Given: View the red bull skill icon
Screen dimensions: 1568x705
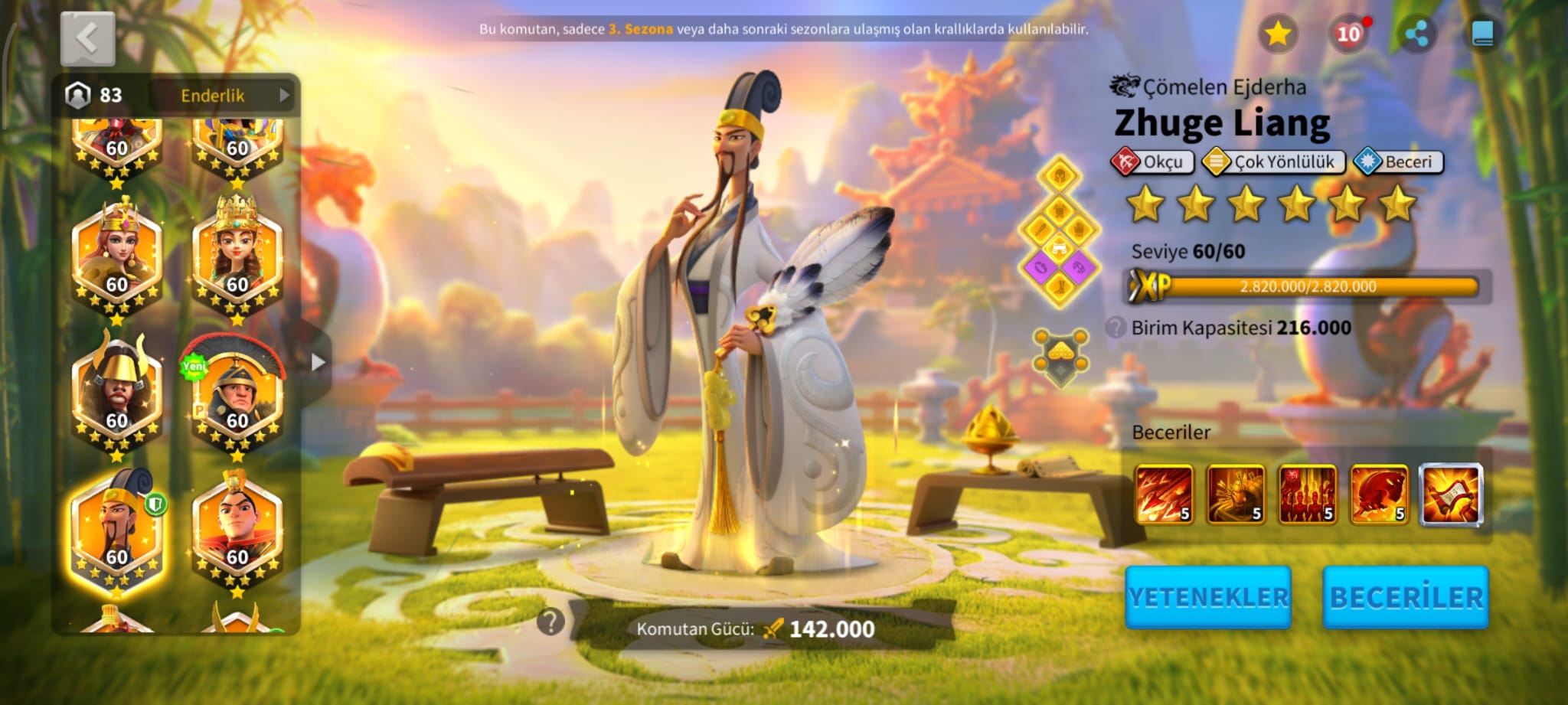Looking at the screenshot, I should [x=1378, y=495].
